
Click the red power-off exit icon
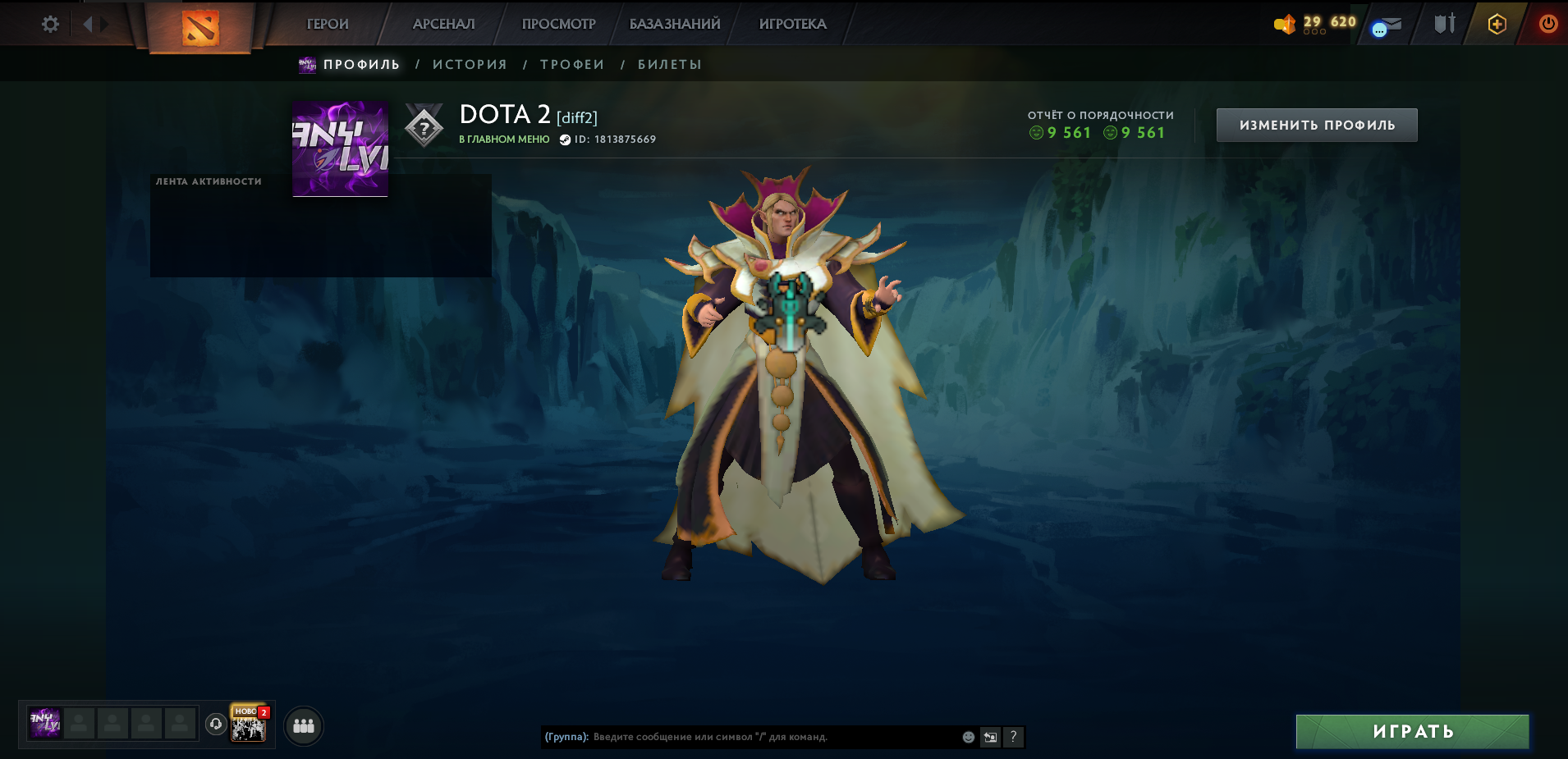pos(1548,24)
